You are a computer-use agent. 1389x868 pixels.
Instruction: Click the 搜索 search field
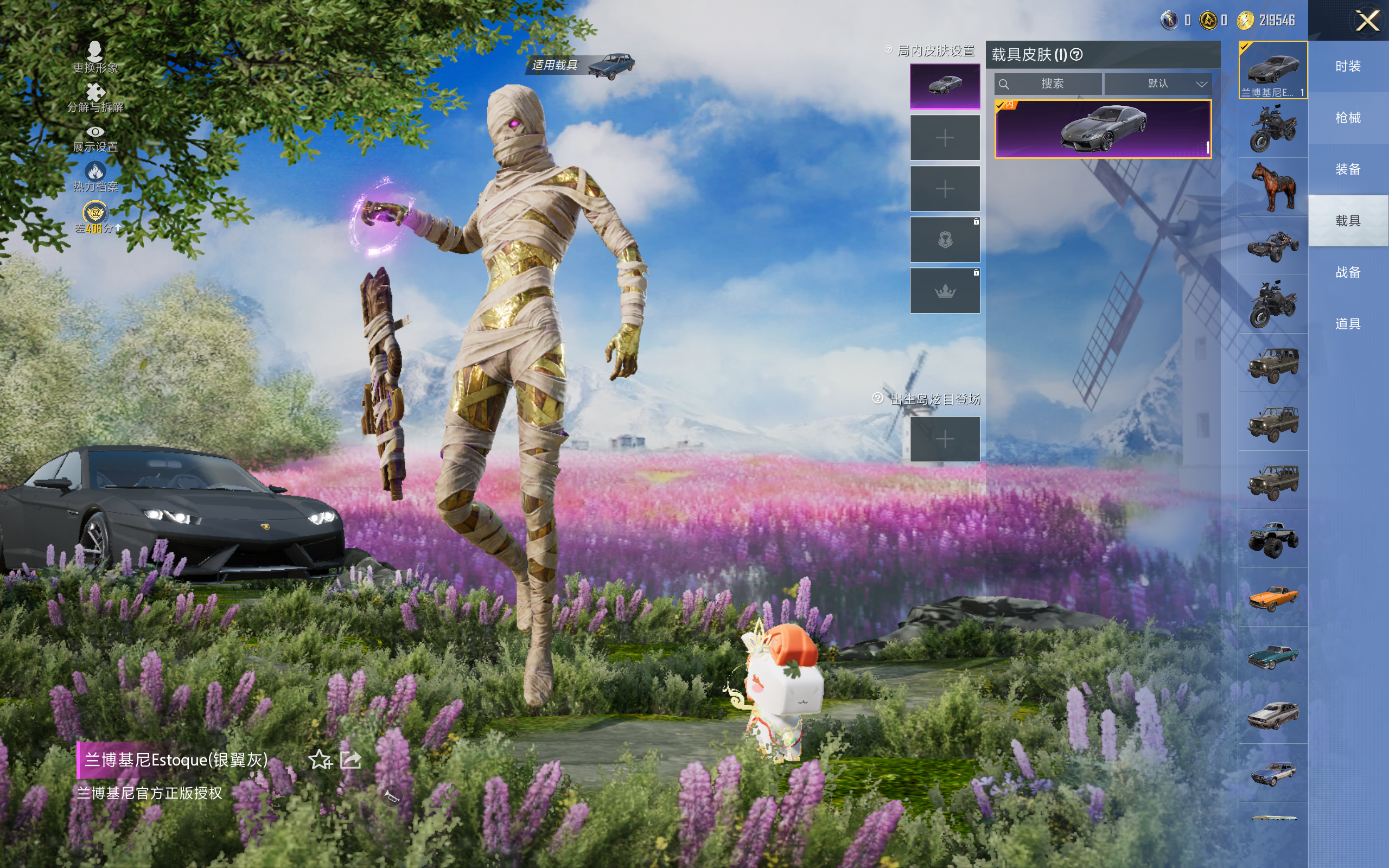tap(1049, 84)
